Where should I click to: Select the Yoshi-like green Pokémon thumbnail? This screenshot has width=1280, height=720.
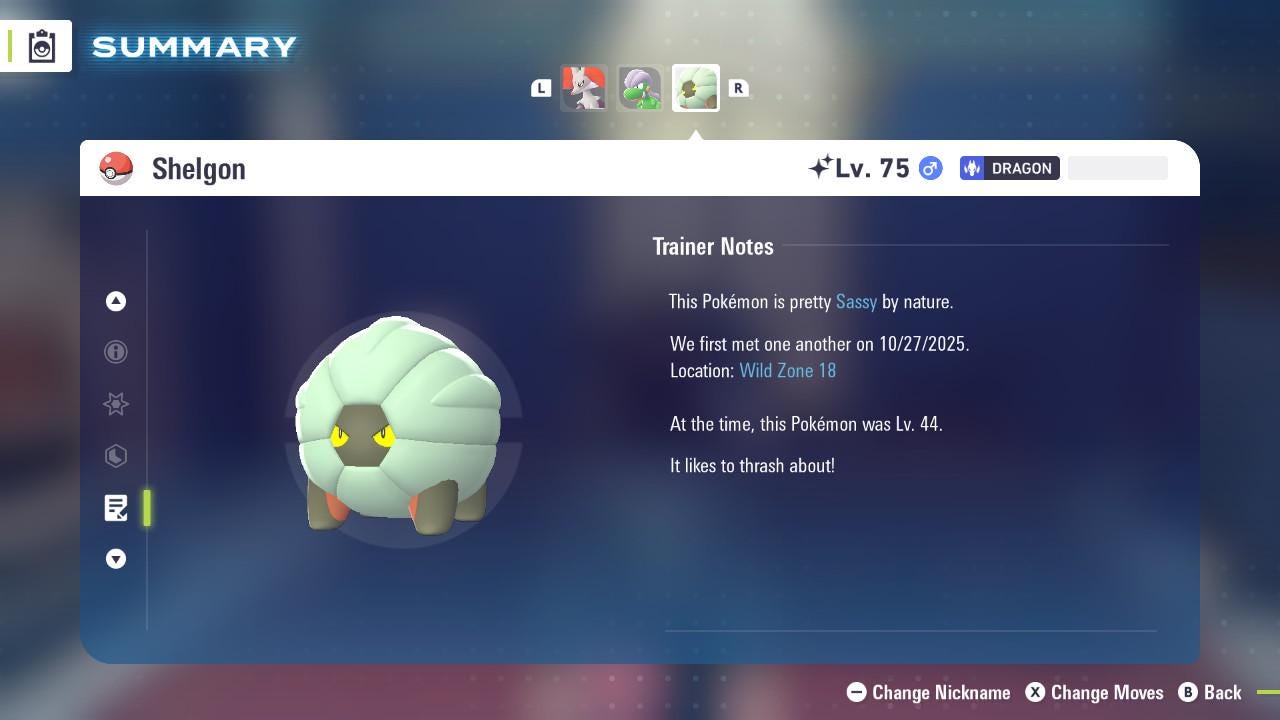[640, 88]
